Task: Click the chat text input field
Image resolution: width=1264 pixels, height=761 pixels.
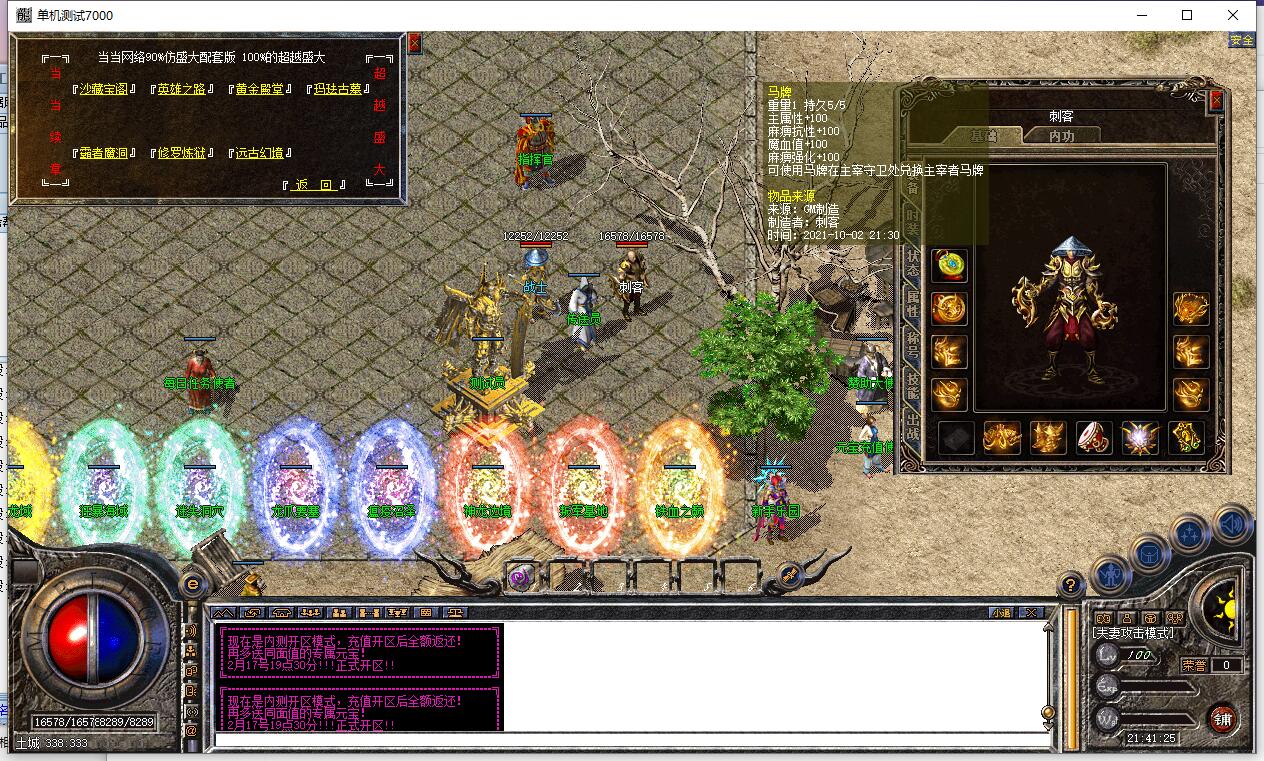Action: point(630,741)
